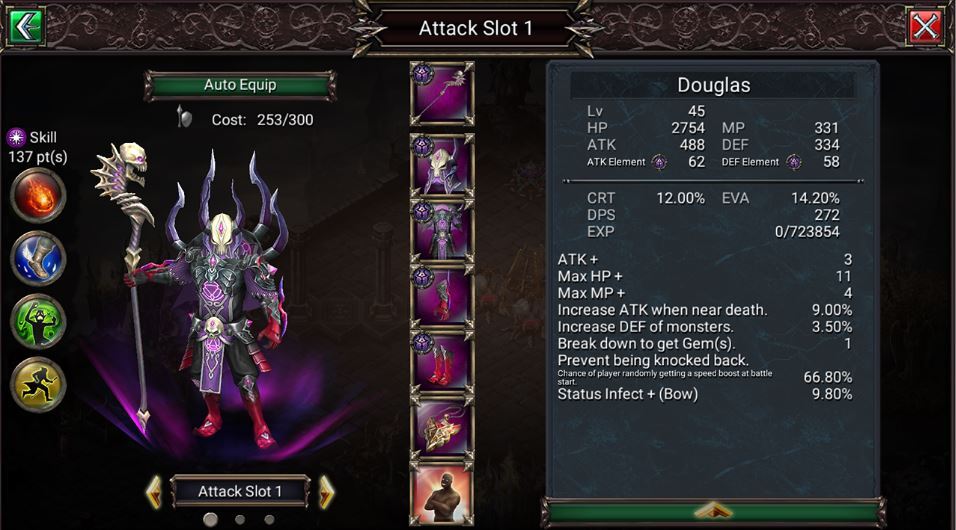Open the horned skull helmet slot

pos(442,163)
